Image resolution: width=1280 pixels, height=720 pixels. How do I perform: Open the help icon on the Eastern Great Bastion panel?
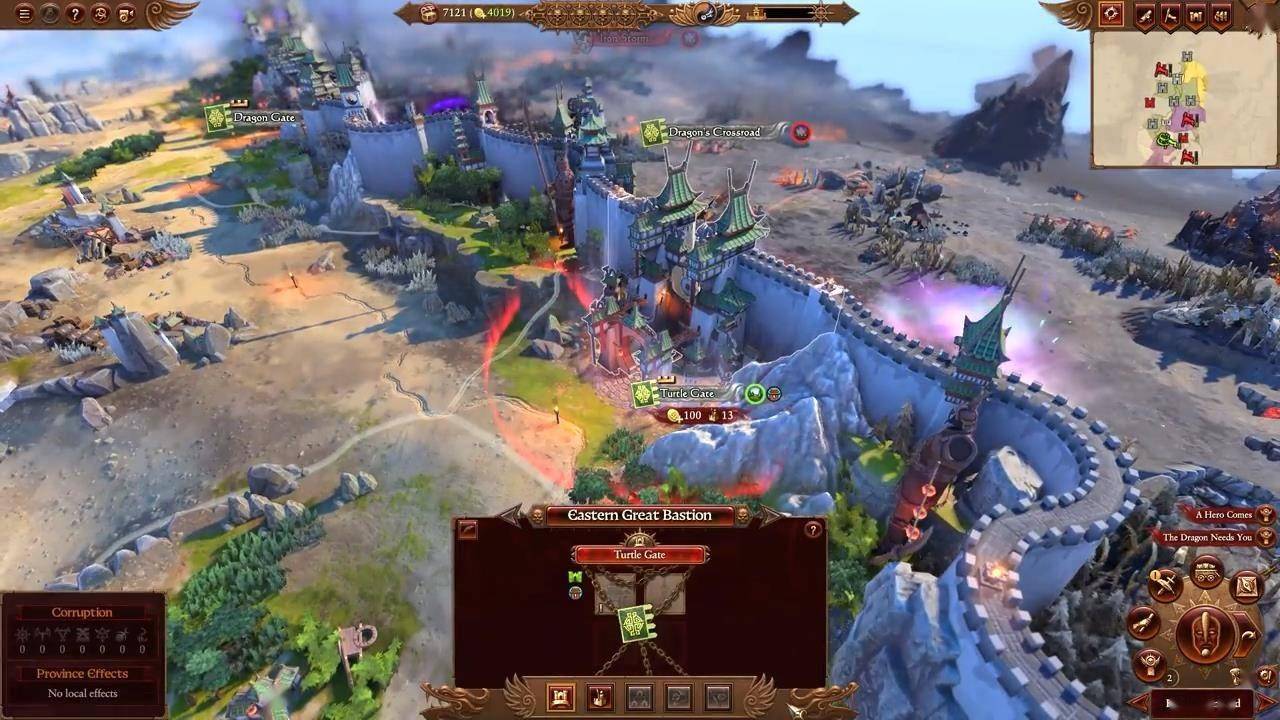tap(812, 529)
